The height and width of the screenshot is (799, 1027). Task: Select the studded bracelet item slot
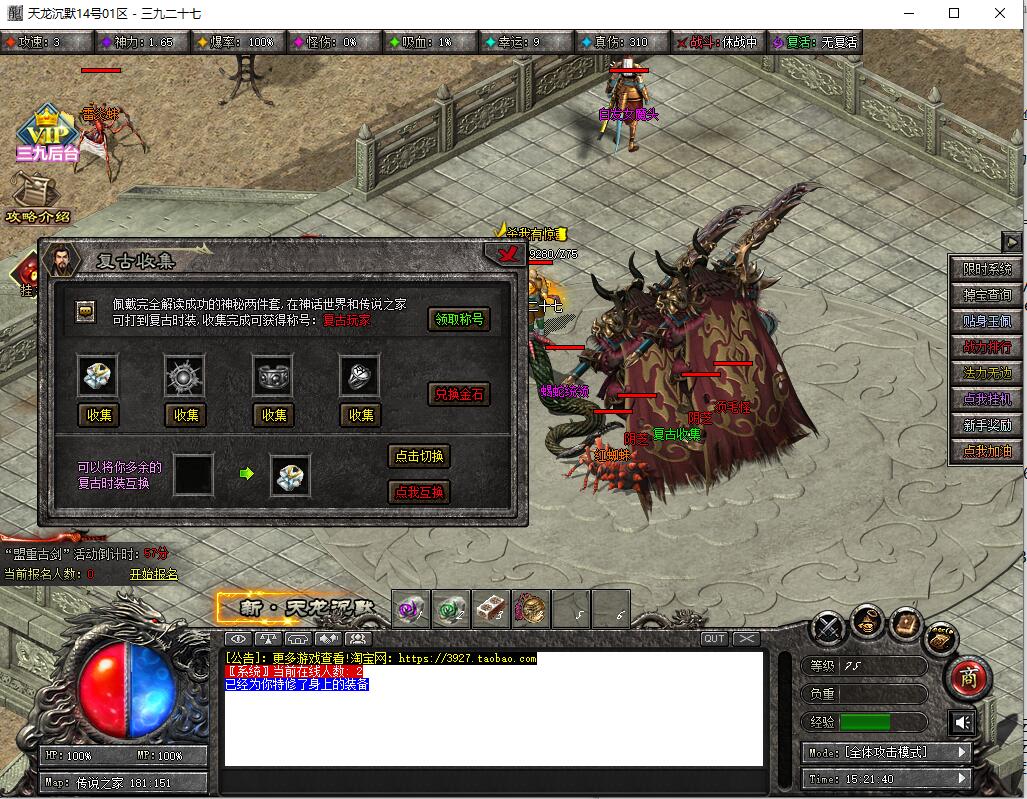pyautogui.click(x=273, y=375)
